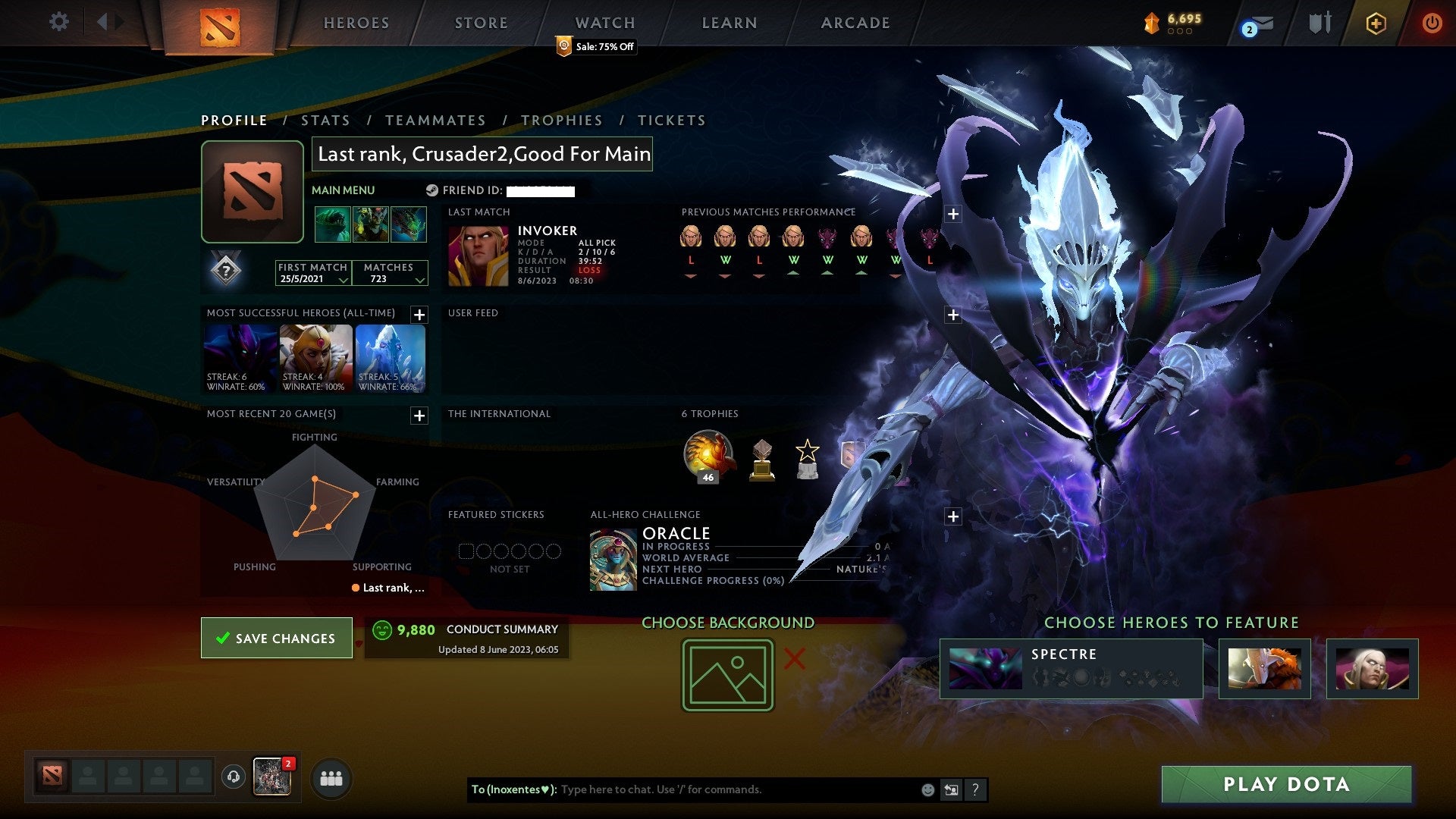This screenshot has height=819, width=1456.
Task: Click the Dota Plus hexagon icon
Action: [x=1375, y=23]
